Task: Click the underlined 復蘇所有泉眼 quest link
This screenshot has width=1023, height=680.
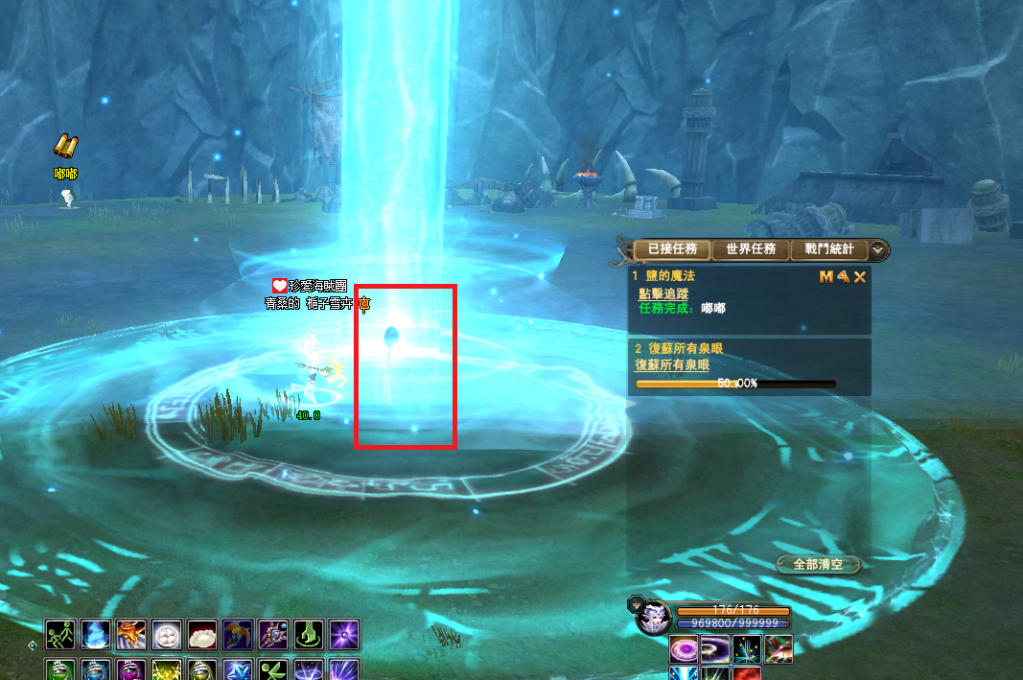Action: pyautogui.click(x=672, y=365)
